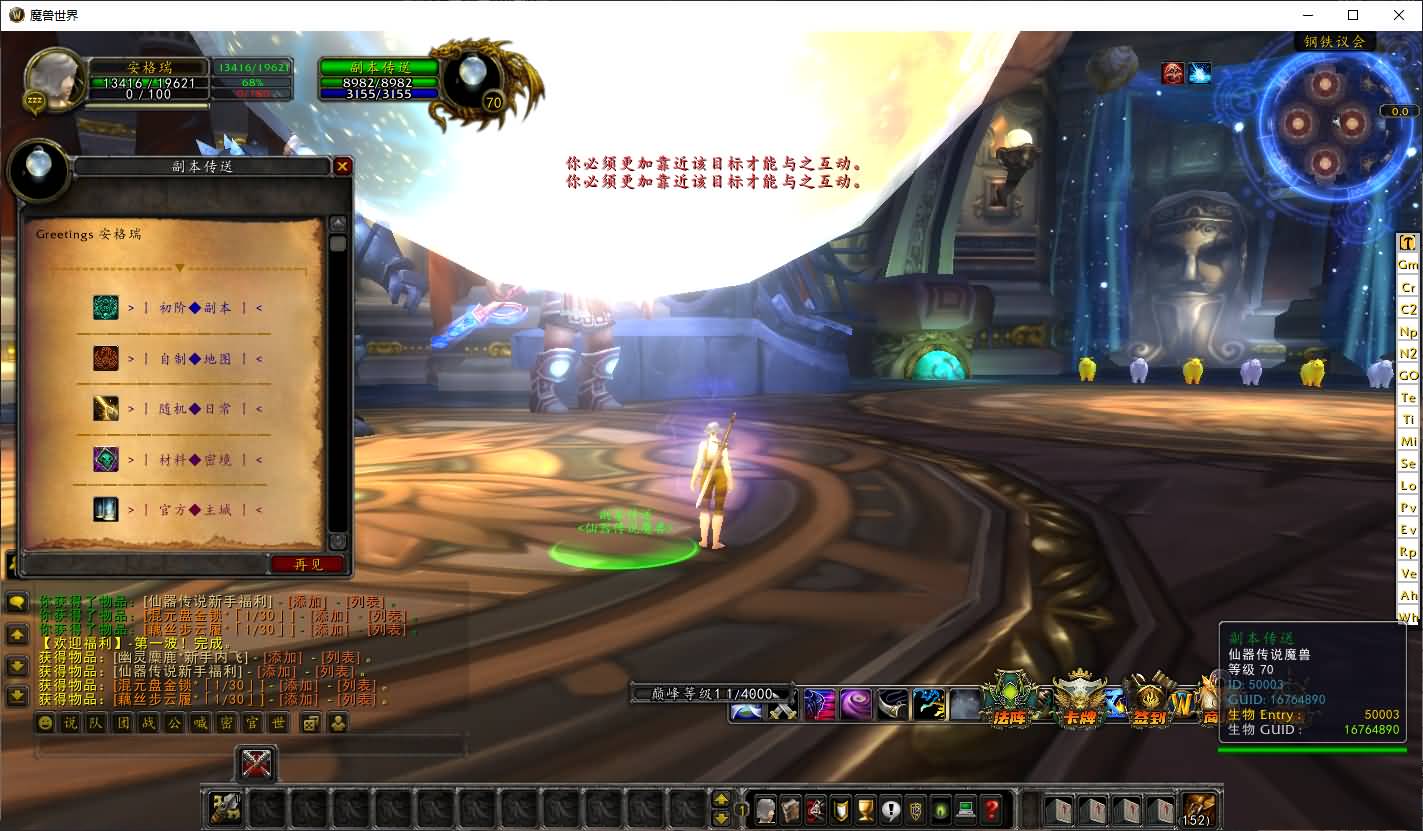Open the 材料◆密境 gossip option
The height and width of the screenshot is (831, 1423).
click(x=195, y=460)
